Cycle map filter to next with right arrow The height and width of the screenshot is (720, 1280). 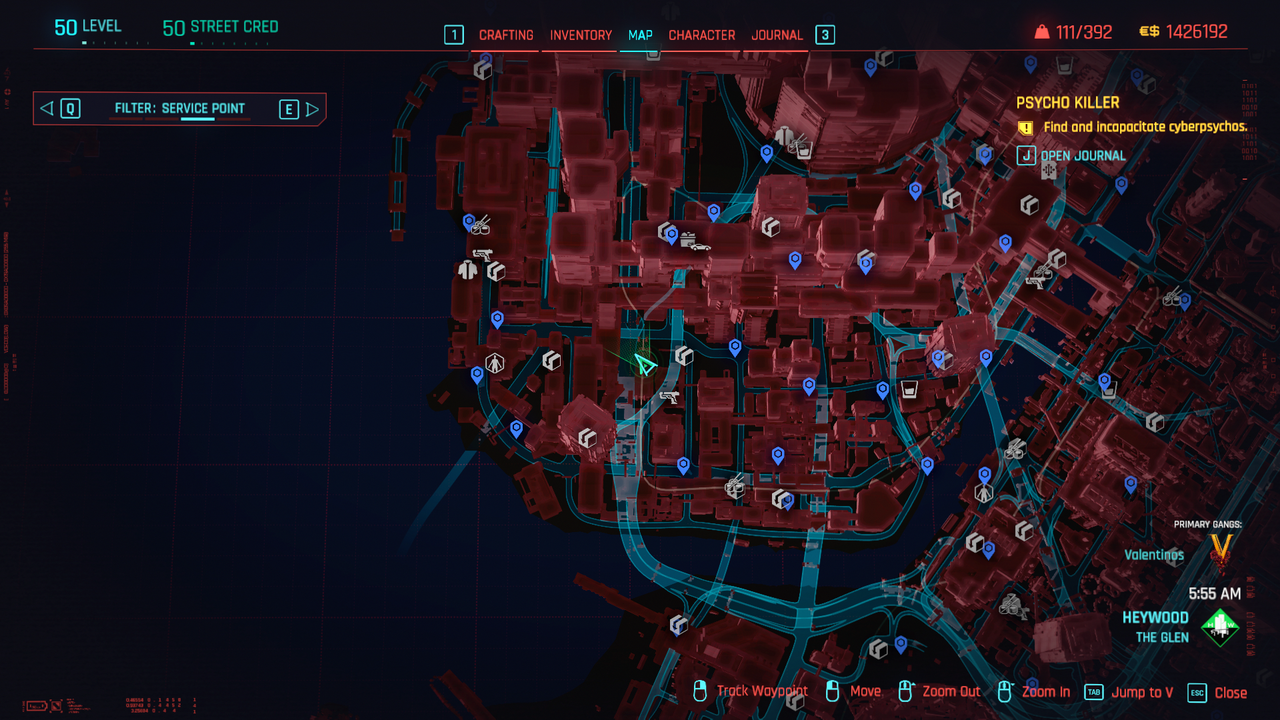312,109
